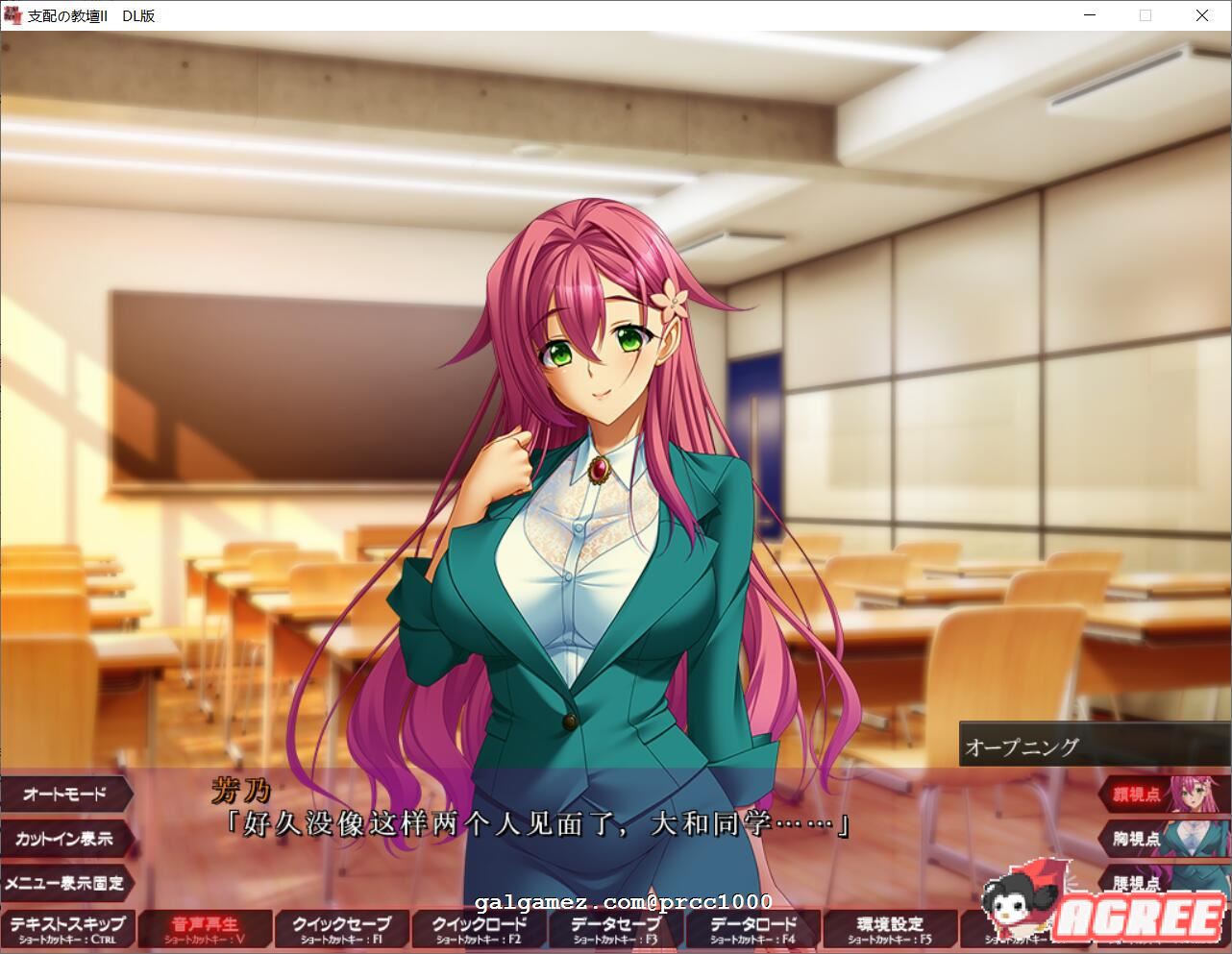Click the game icon in the title bar
1232x954 pixels.
pos(12,14)
